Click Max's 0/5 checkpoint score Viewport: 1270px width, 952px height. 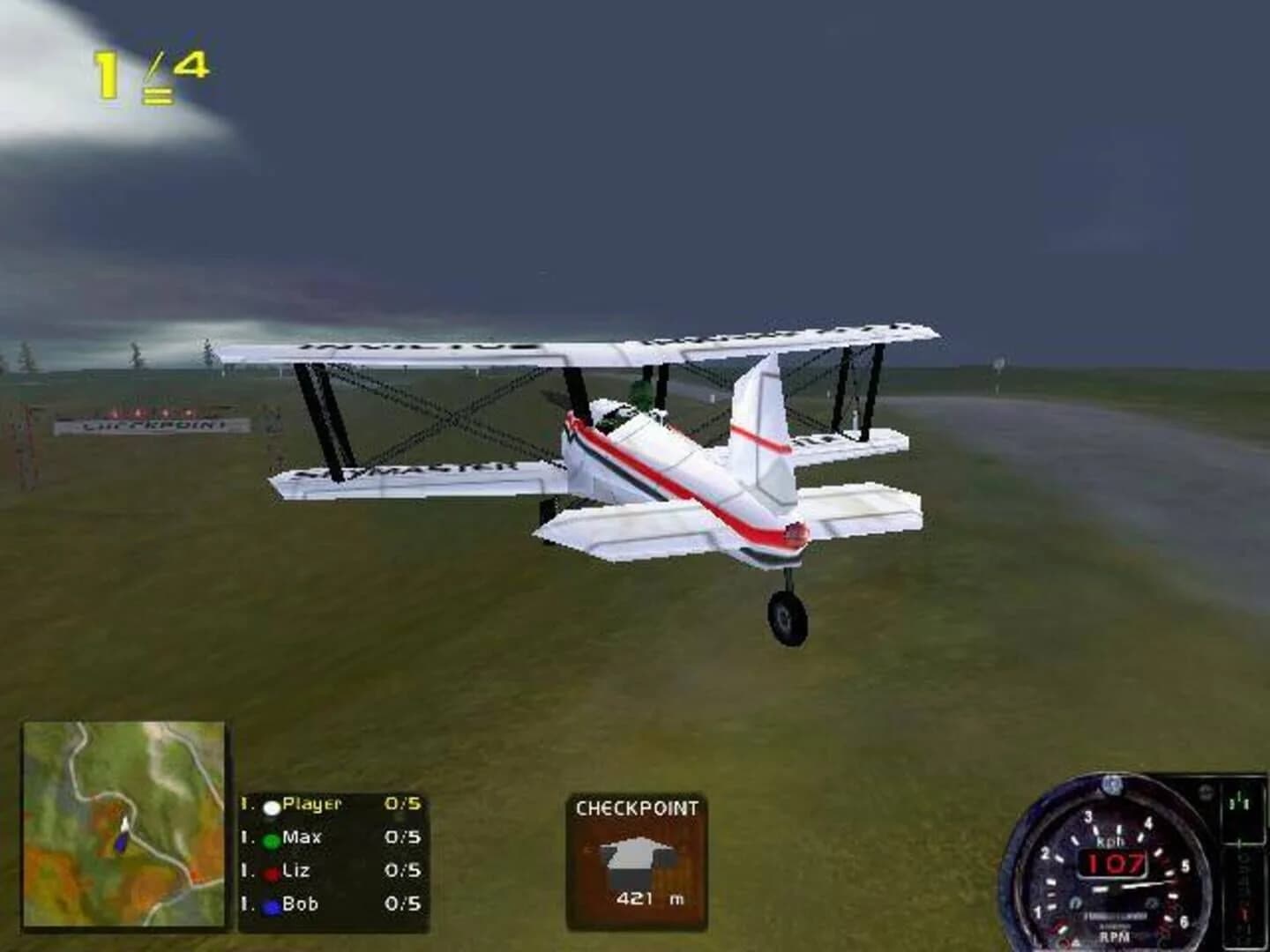404,839
